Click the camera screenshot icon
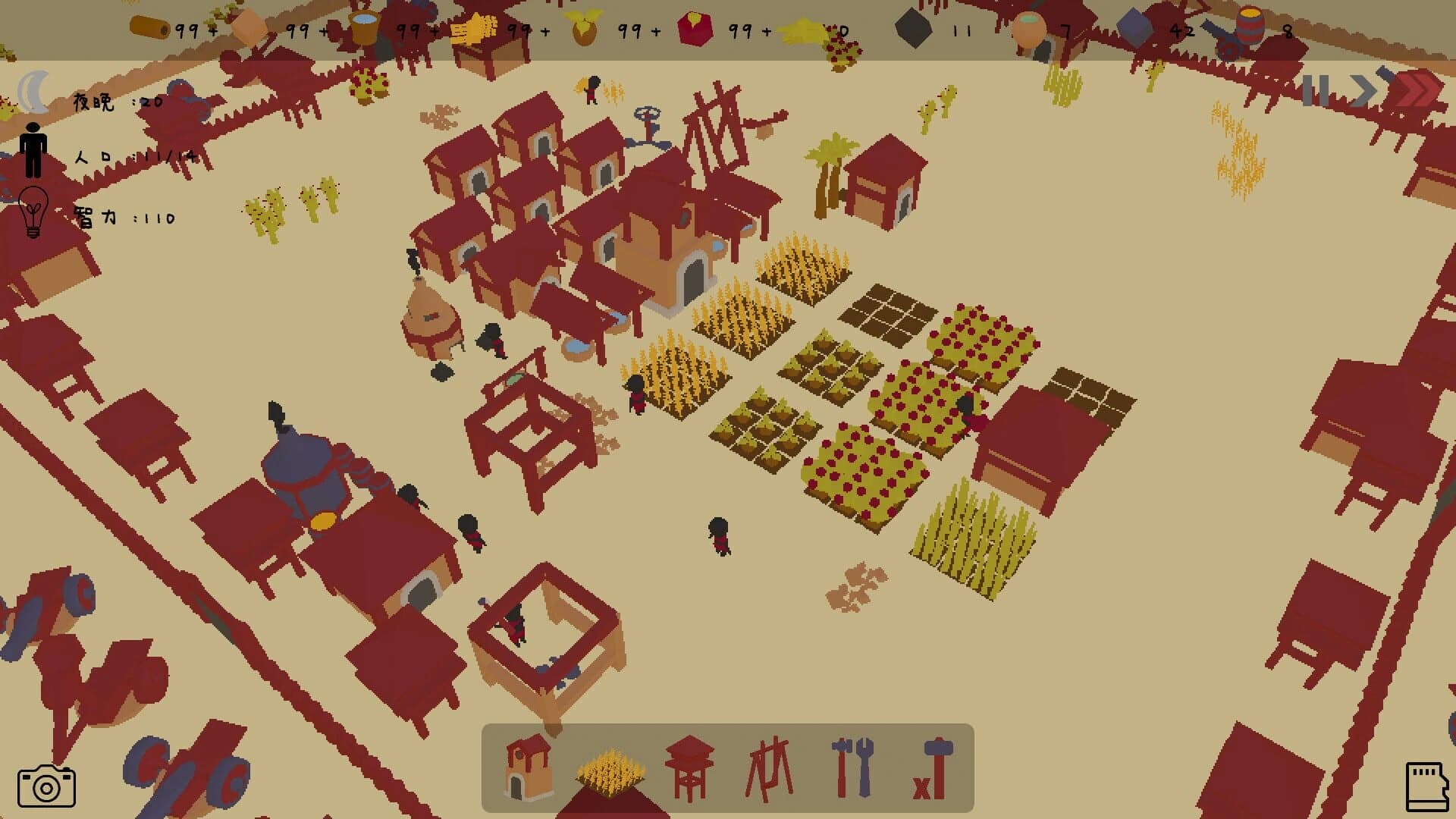The image size is (1456, 819). click(48, 786)
